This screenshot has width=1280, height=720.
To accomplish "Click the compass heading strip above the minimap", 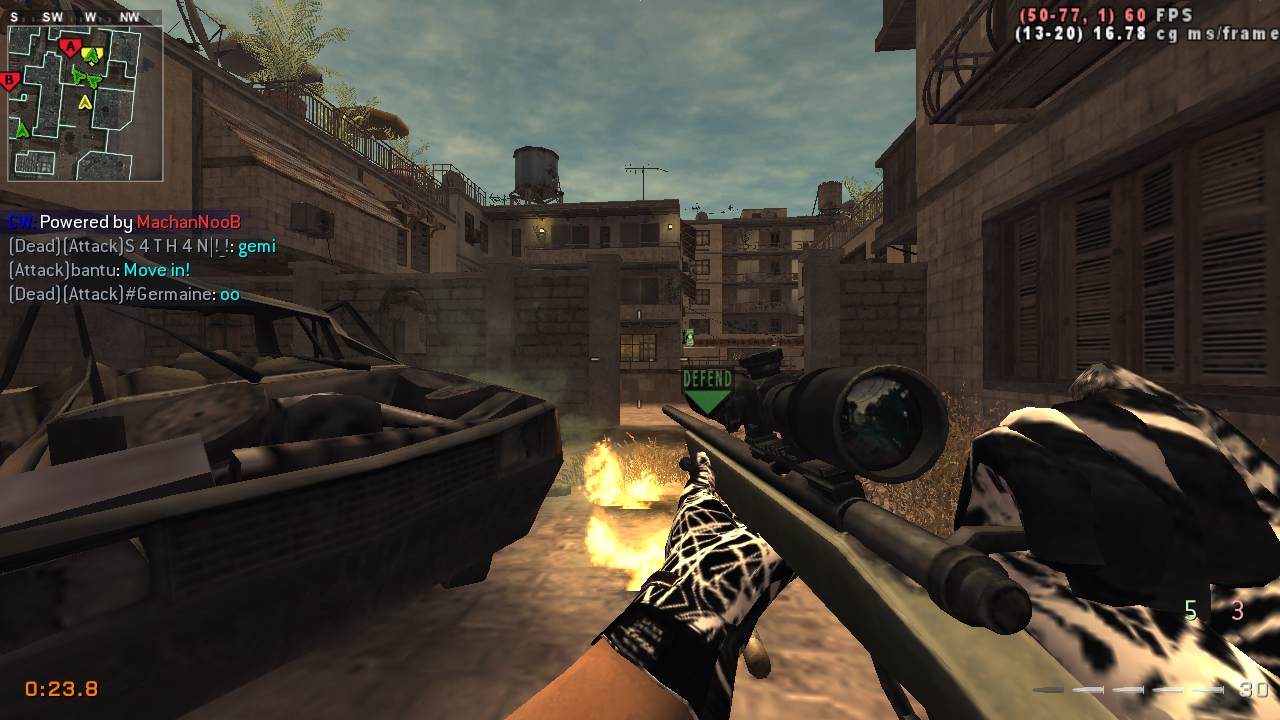I will [x=85, y=17].
